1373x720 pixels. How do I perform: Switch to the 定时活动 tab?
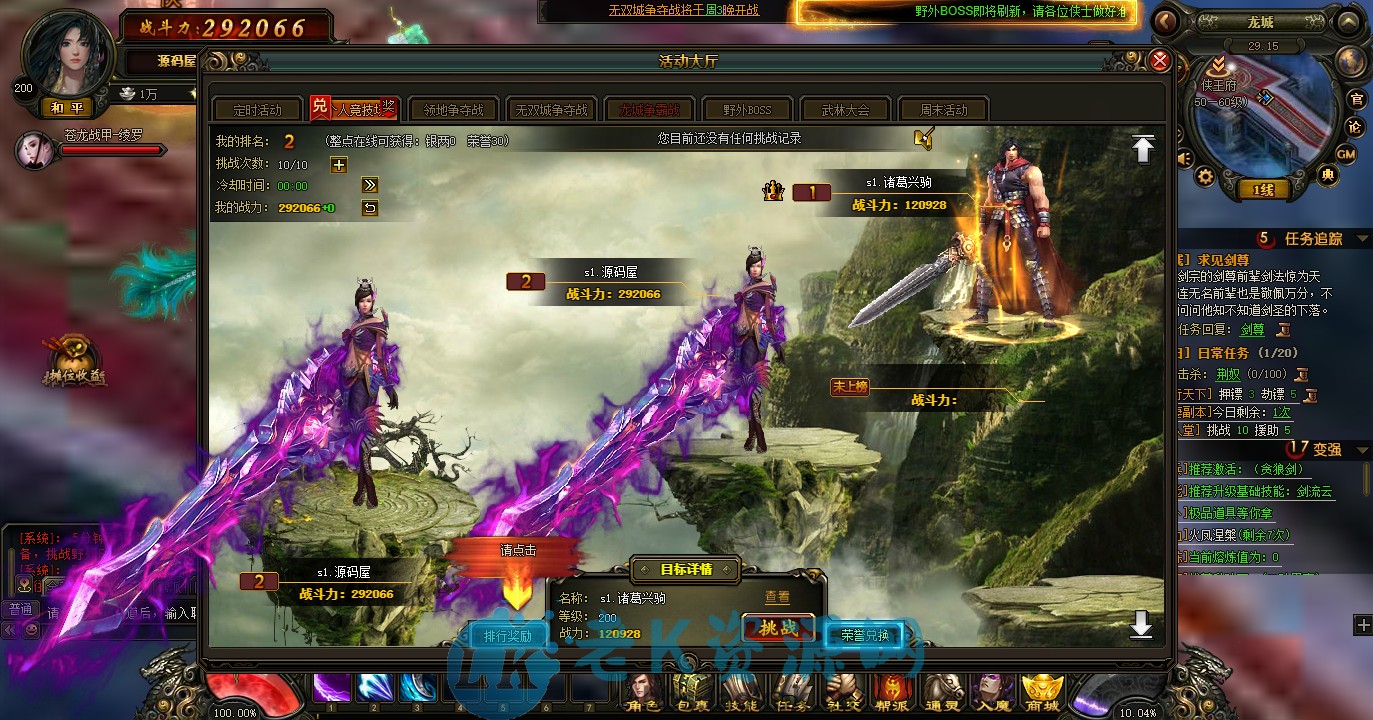click(x=257, y=109)
